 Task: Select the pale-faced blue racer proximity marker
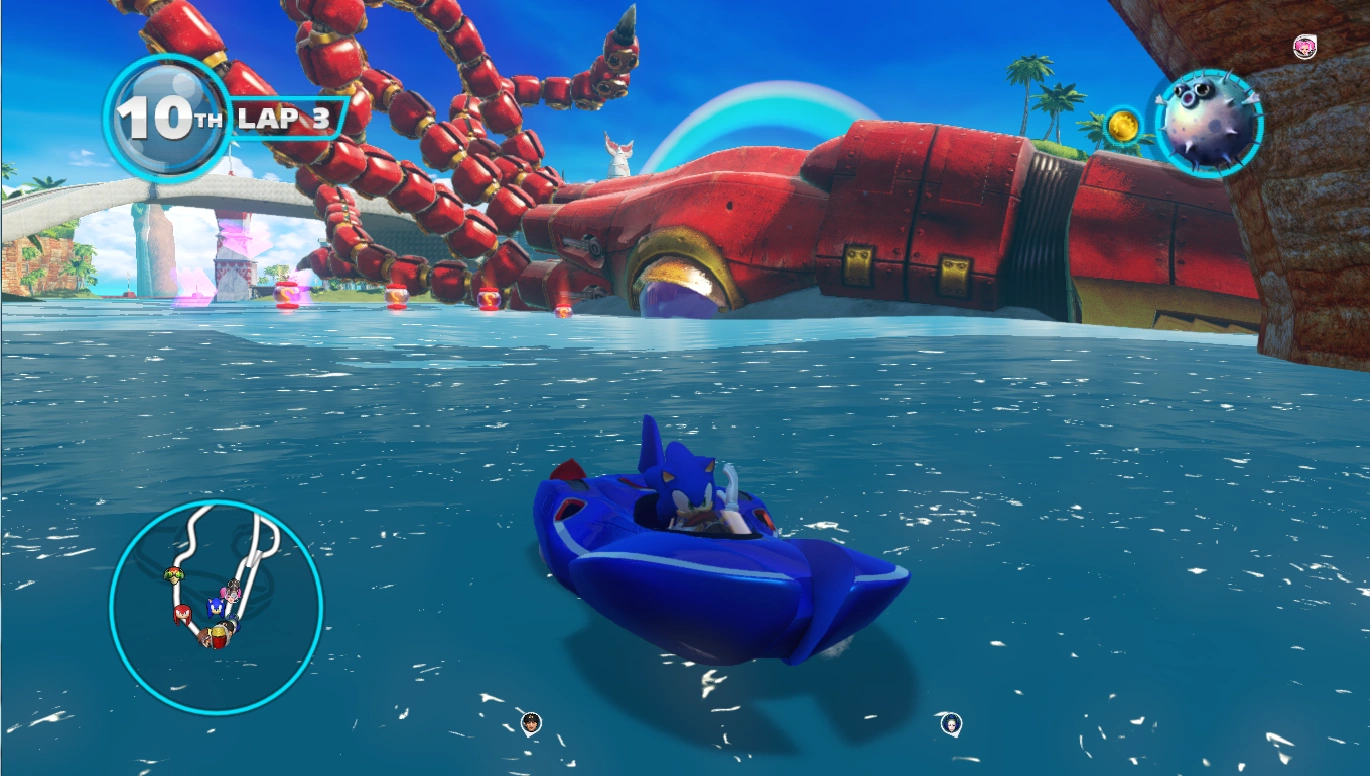pyautogui.click(x=951, y=722)
